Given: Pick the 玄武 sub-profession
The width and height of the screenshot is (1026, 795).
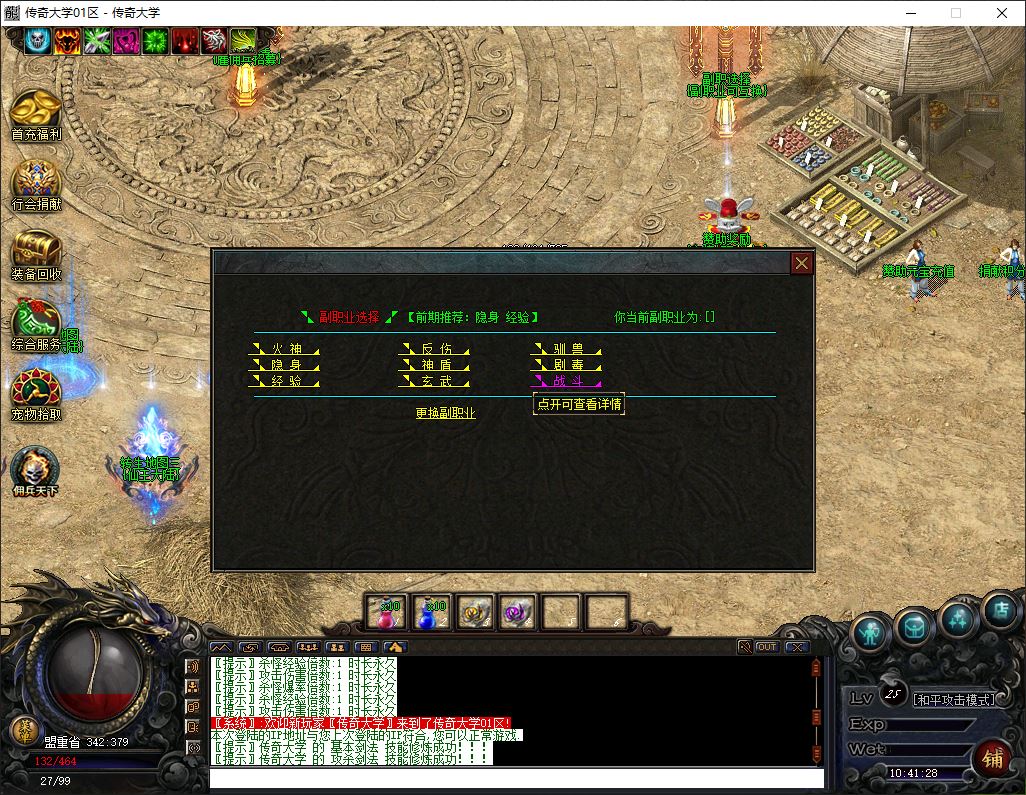Looking at the screenshot, I should [435, 381].
